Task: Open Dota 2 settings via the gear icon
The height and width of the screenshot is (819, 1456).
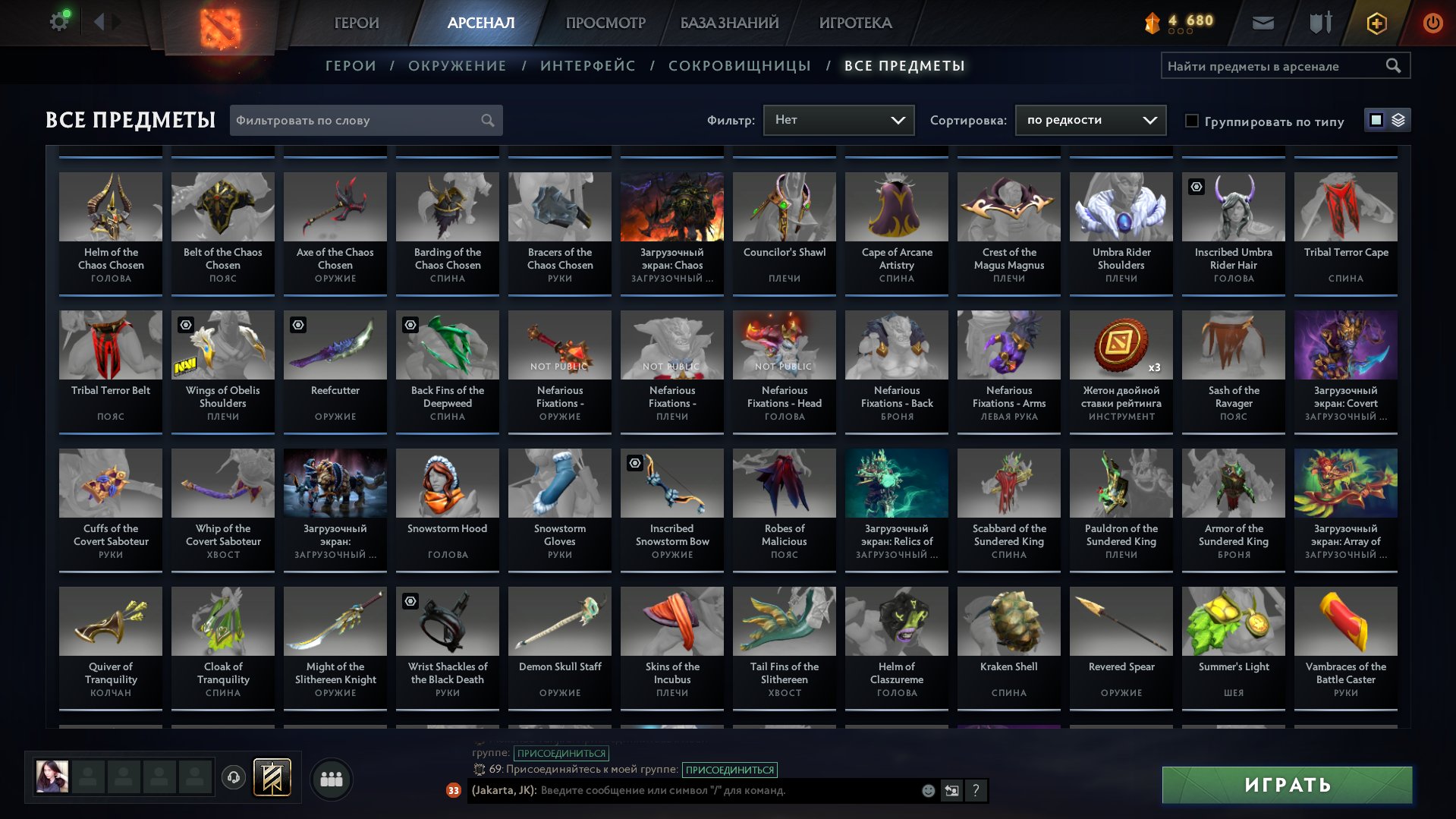Action: pos(59,20)
